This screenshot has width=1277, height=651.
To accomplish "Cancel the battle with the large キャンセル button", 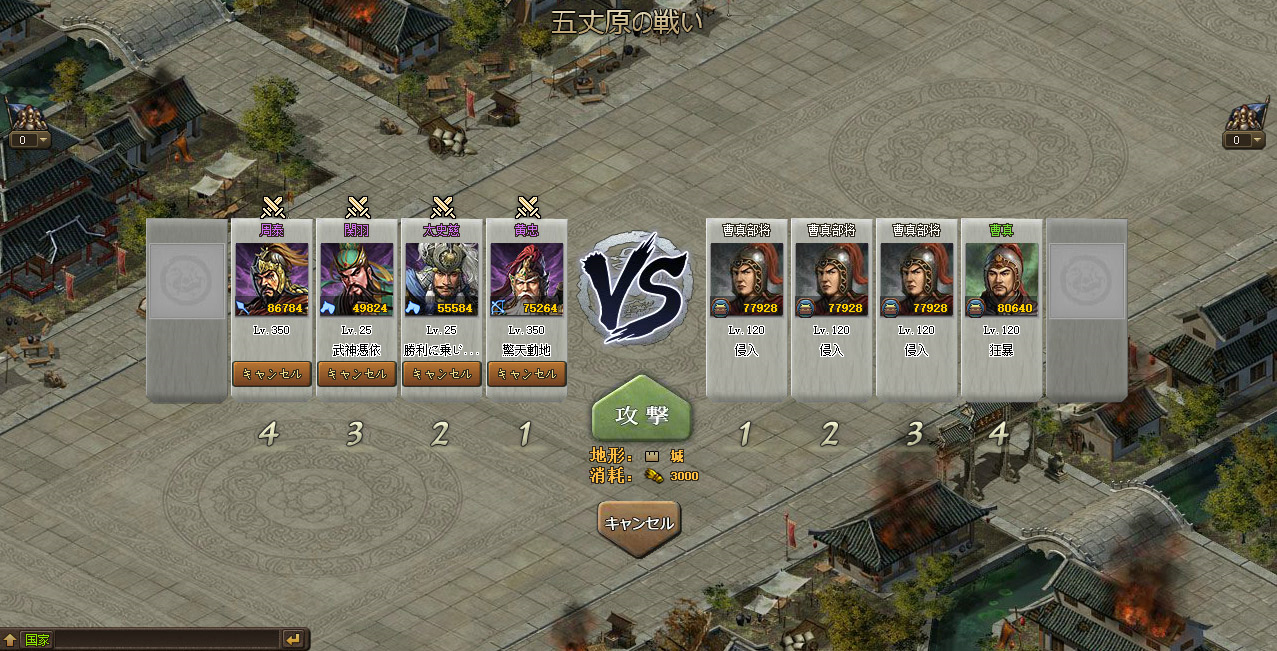I will pos(640,523).
